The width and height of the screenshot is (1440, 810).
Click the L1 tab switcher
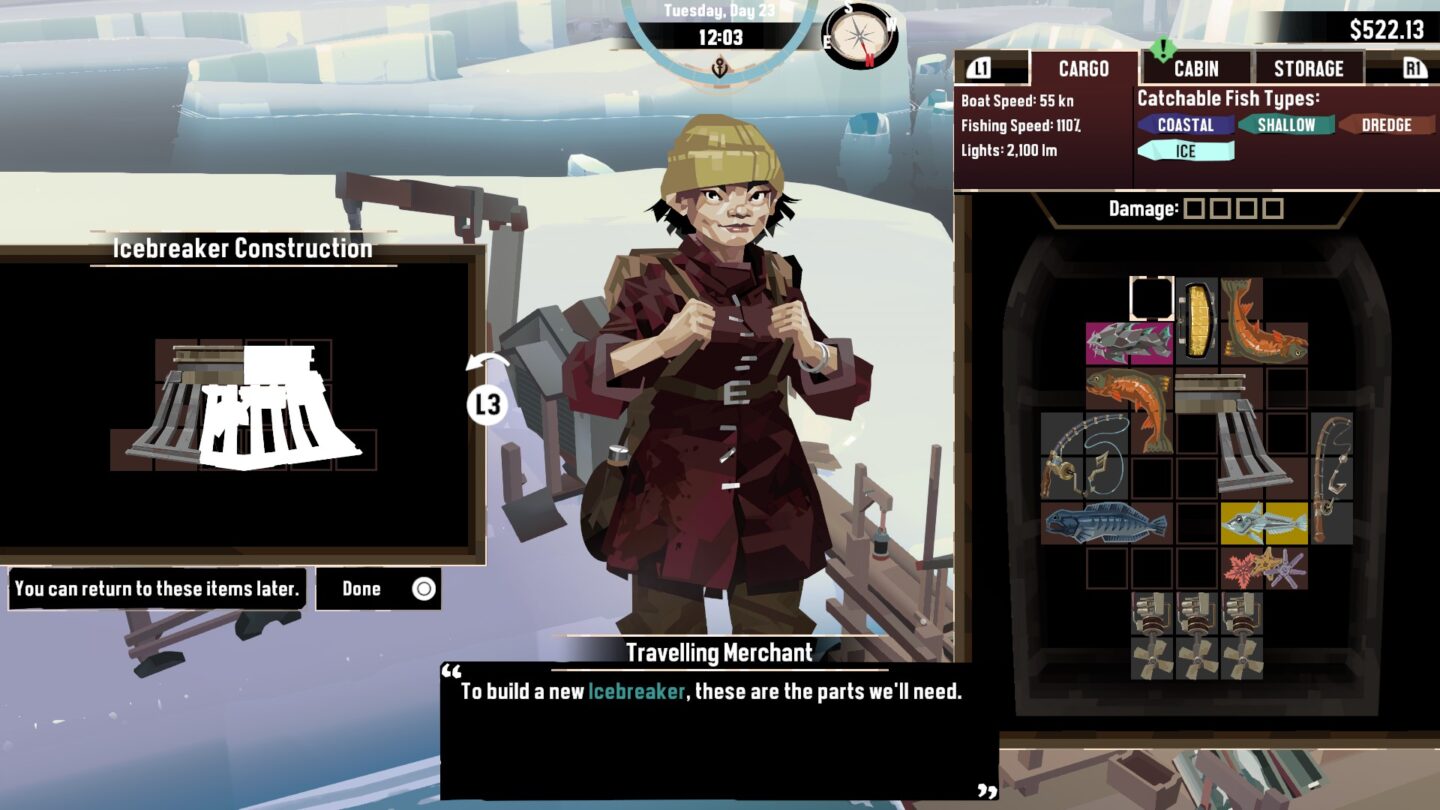tap(983, 67)
